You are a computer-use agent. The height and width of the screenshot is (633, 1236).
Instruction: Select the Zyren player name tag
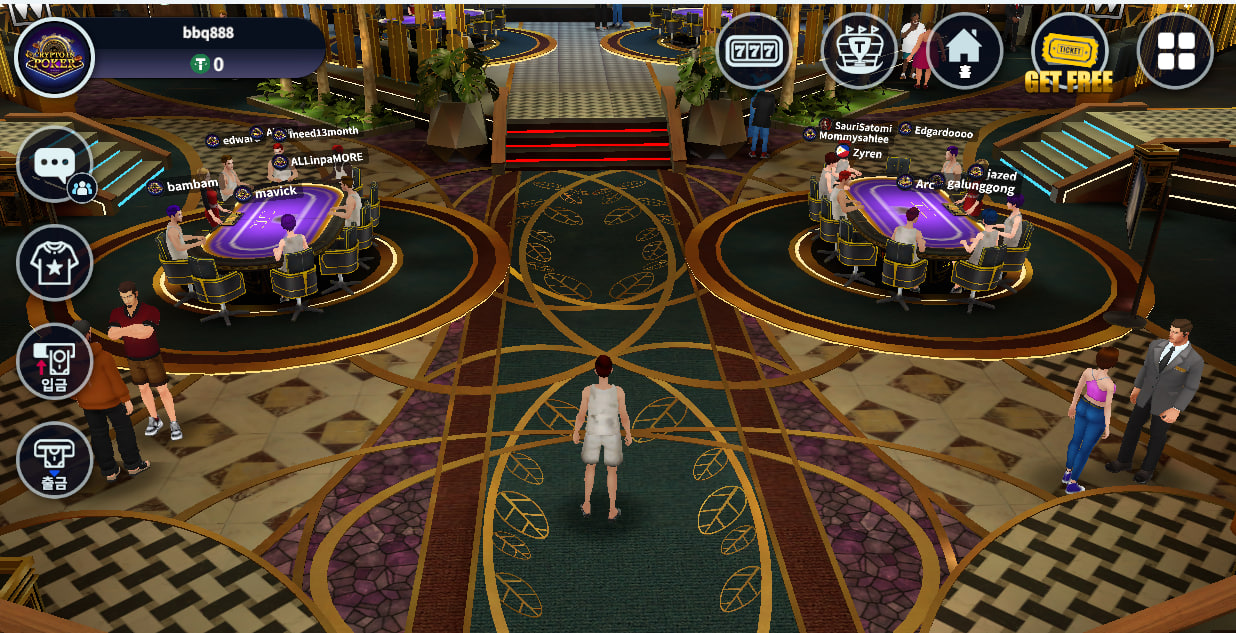tap(866, 154)
